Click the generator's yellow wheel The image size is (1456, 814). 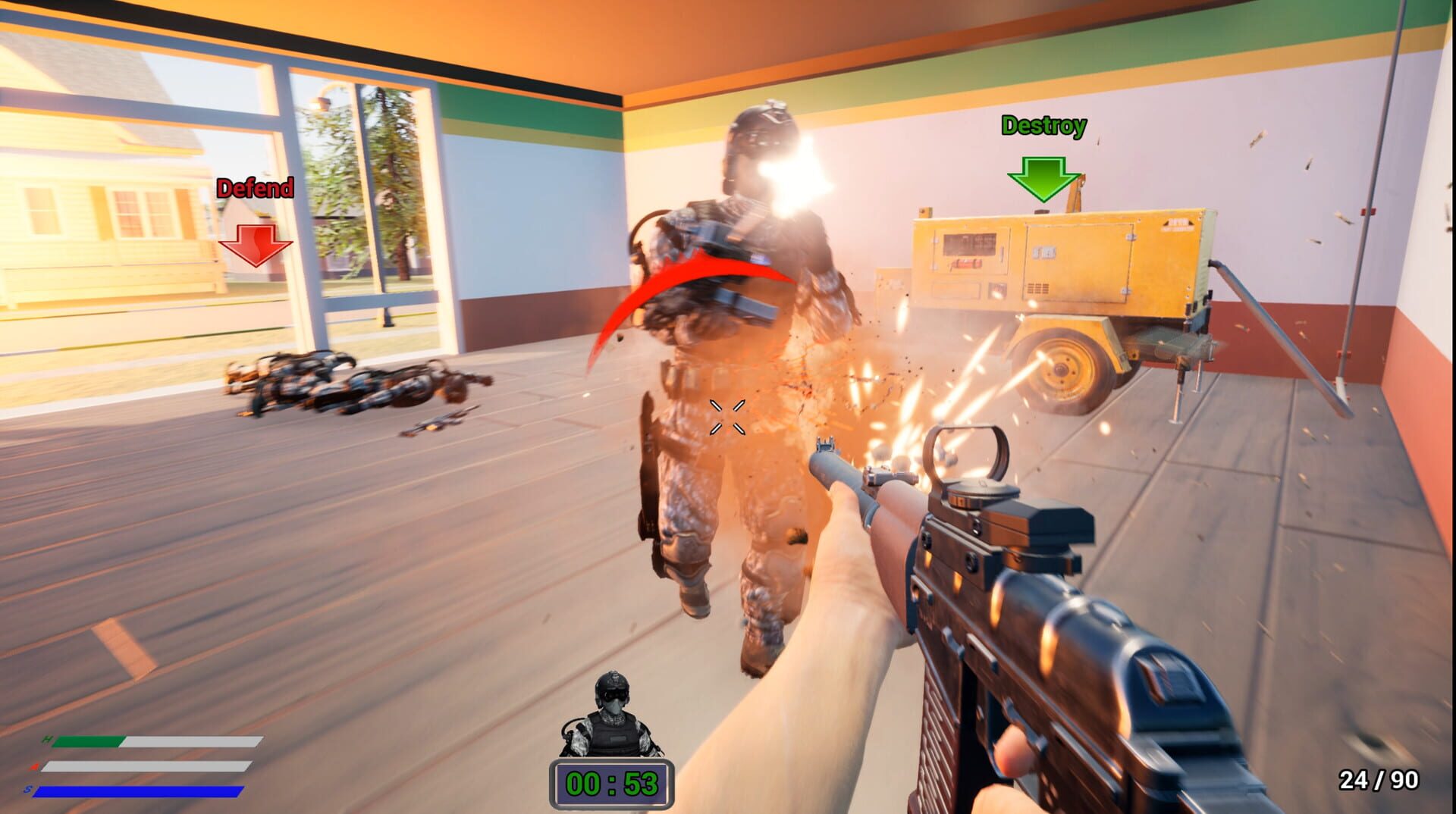pos(1062,371)
